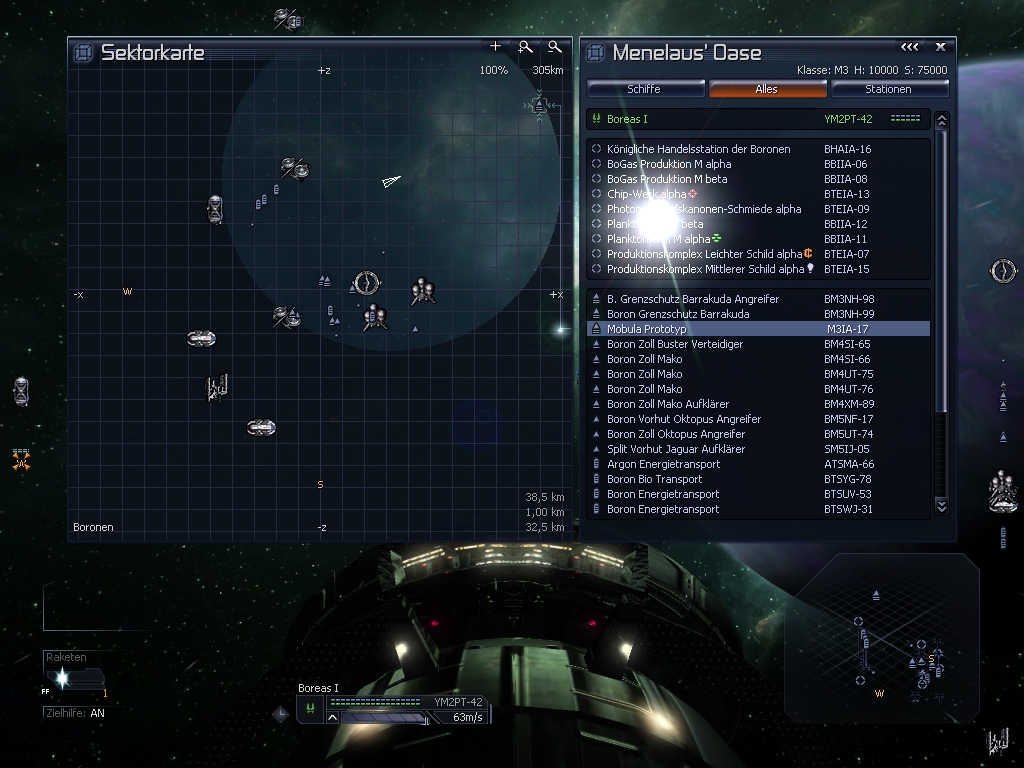Image resolution: width=1024 pixels, height=768 pixels.
Task: Click the triple-arrow back button
Action: pos(909,47)
